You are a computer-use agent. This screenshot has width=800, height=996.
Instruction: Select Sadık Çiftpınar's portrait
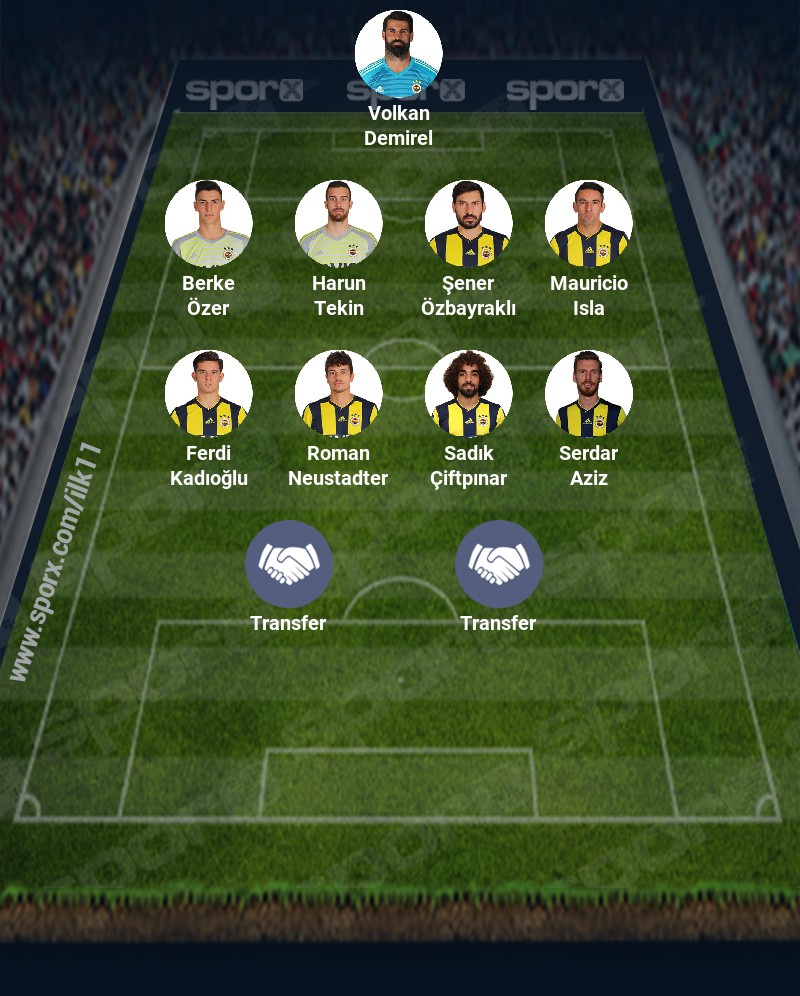click(468, 394)
